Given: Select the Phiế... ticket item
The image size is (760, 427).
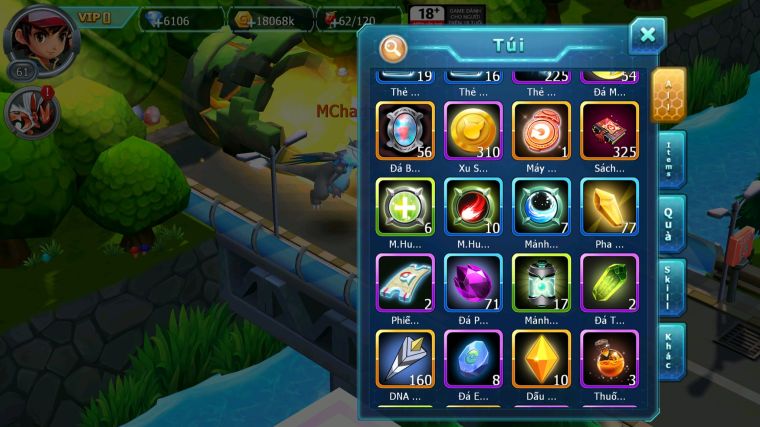Looking at the screenshot, I should point(405,283).
